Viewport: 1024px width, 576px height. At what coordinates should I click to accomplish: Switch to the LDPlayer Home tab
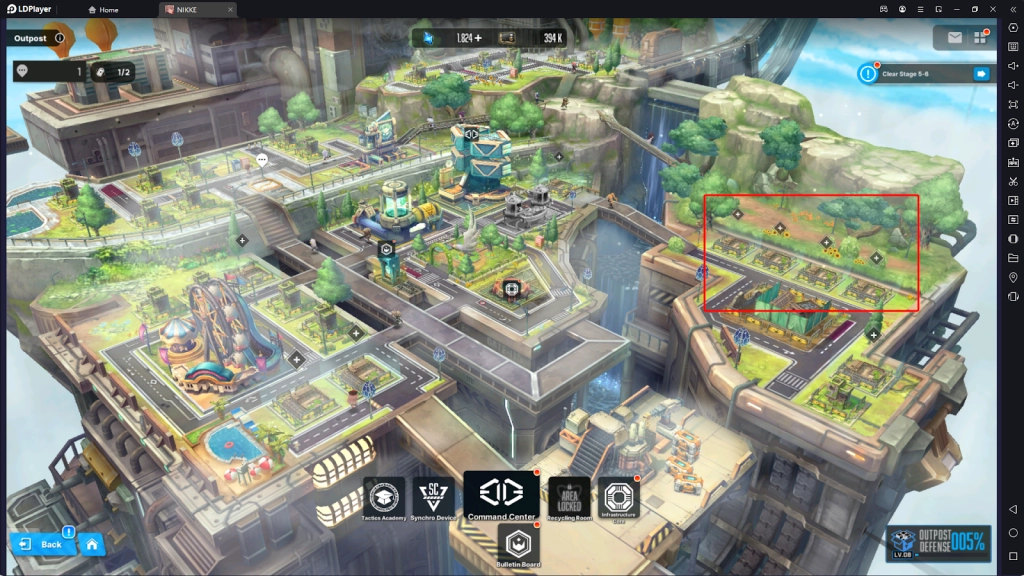pos(103,9)
